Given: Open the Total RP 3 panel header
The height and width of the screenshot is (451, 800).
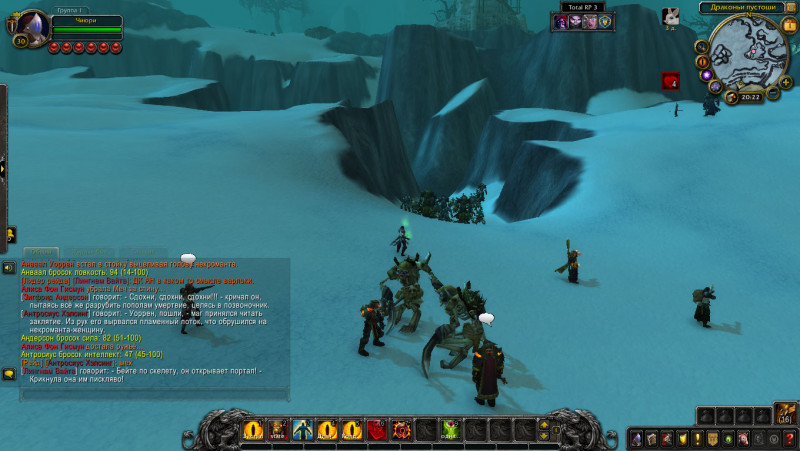Looking at the screenshot, I should pos(583,7).
